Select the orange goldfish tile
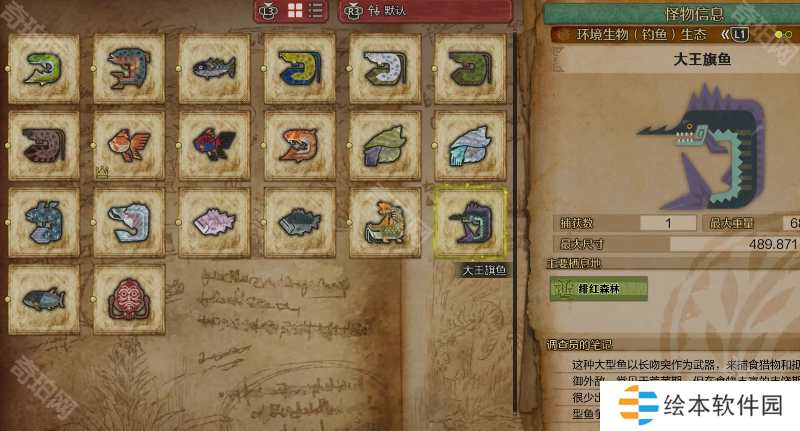This screenshot has width=800, height=431. click(x=129, y=145)
